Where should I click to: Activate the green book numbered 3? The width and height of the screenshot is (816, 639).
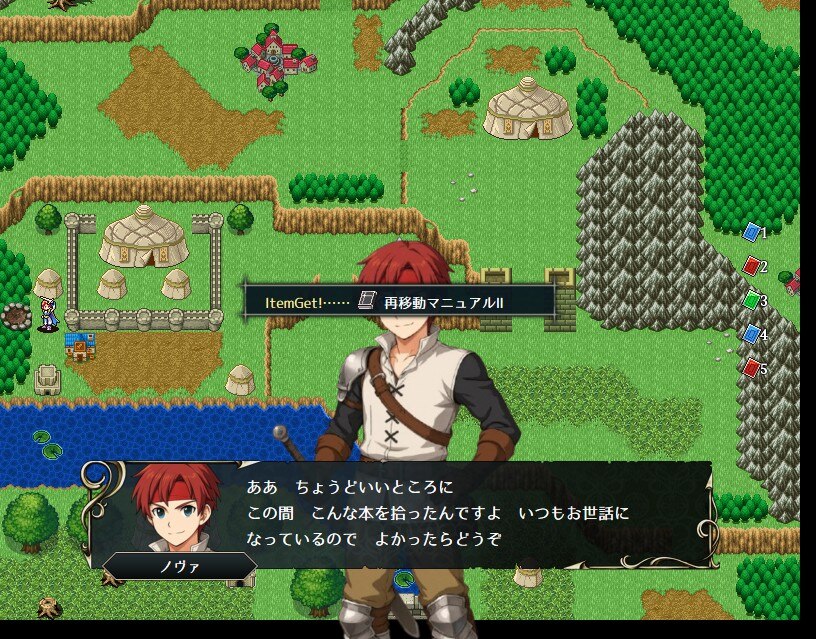pyautogui.click(x=752, y=300)
